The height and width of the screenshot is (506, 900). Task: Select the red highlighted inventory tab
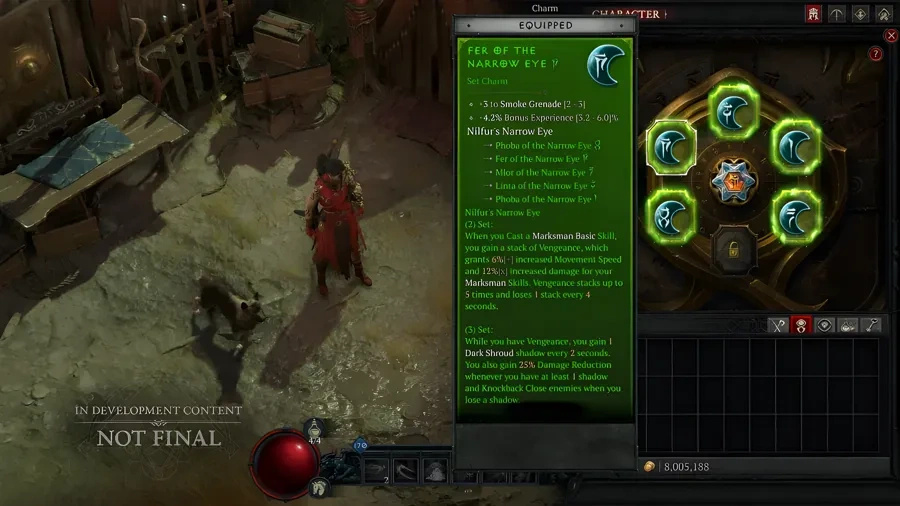point(800,325)
